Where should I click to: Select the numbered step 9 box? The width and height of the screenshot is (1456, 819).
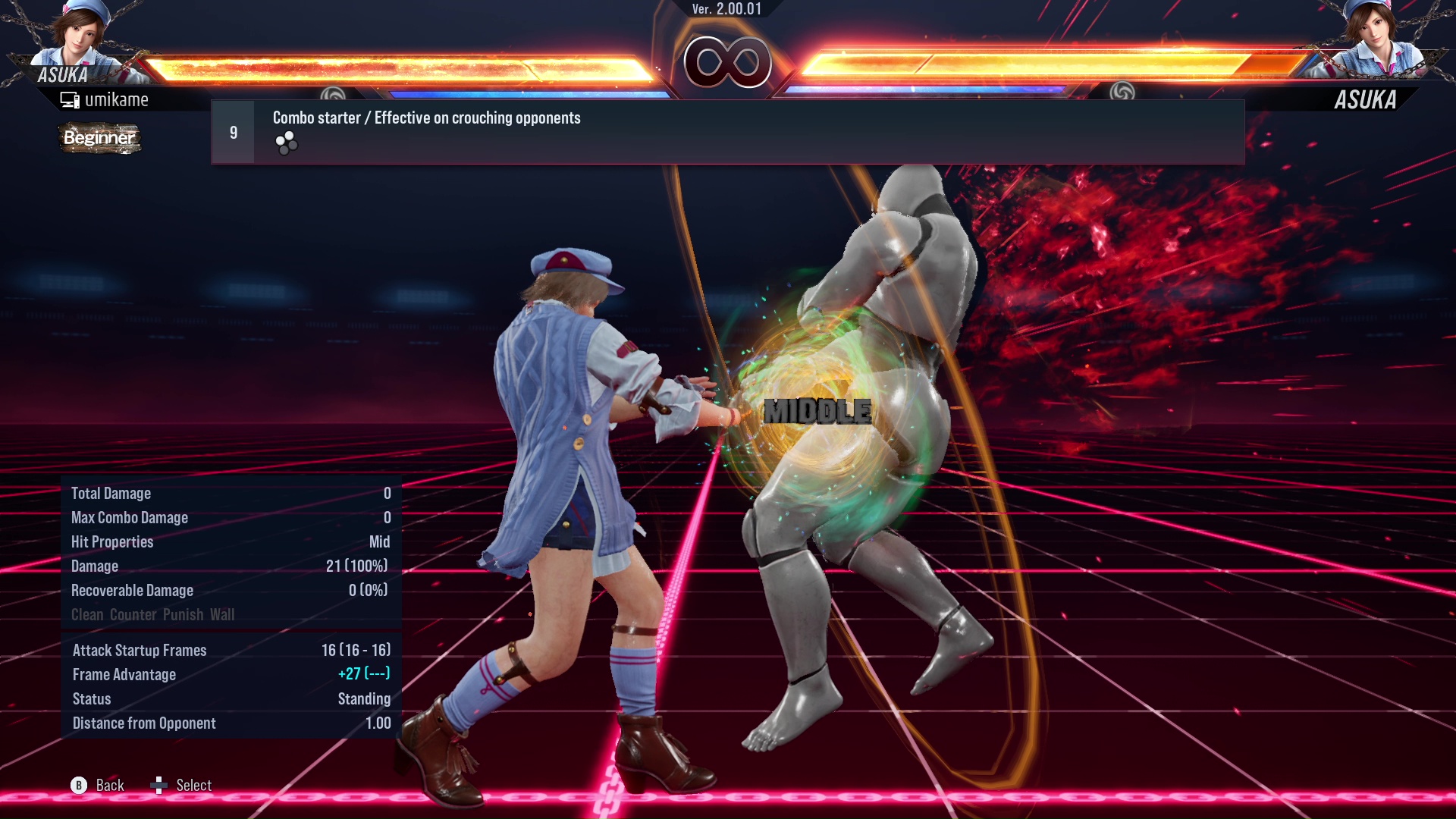(232, 131)
